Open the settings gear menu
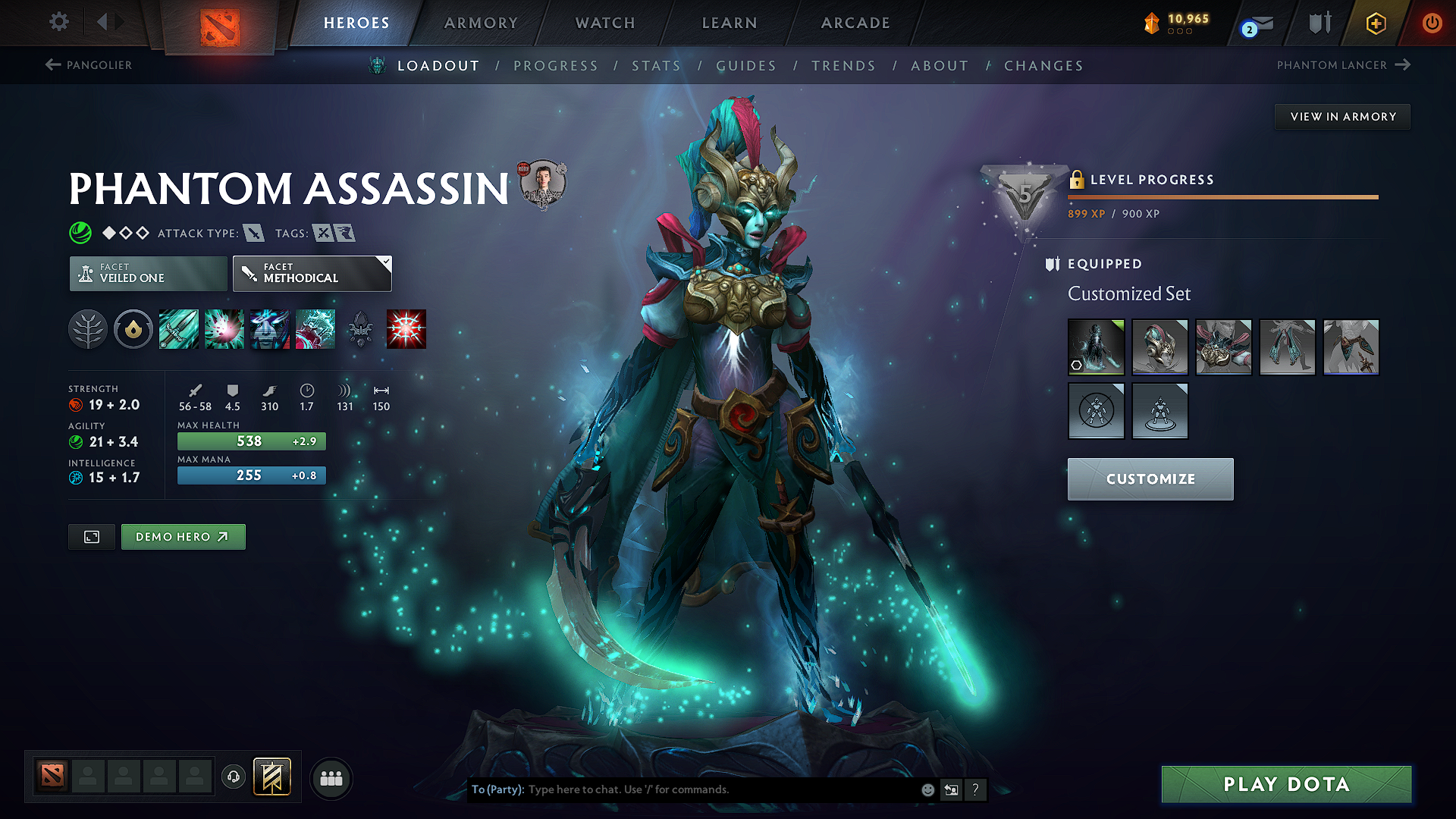The width and height of the screenshot is (1456, 819). coord(59,22)
